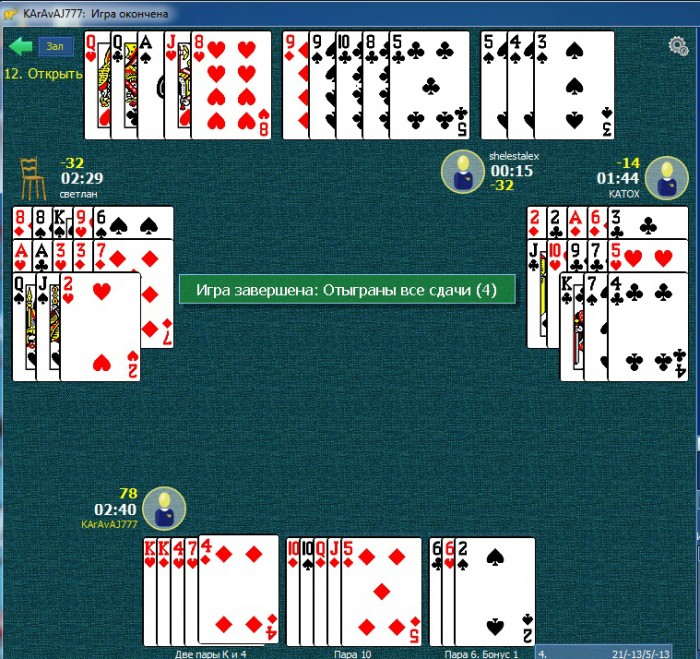Image resolution: width=700 pixels, height=659 pixels.
Task: Select shelestalex's player avatar
Action: coord(461,170)
